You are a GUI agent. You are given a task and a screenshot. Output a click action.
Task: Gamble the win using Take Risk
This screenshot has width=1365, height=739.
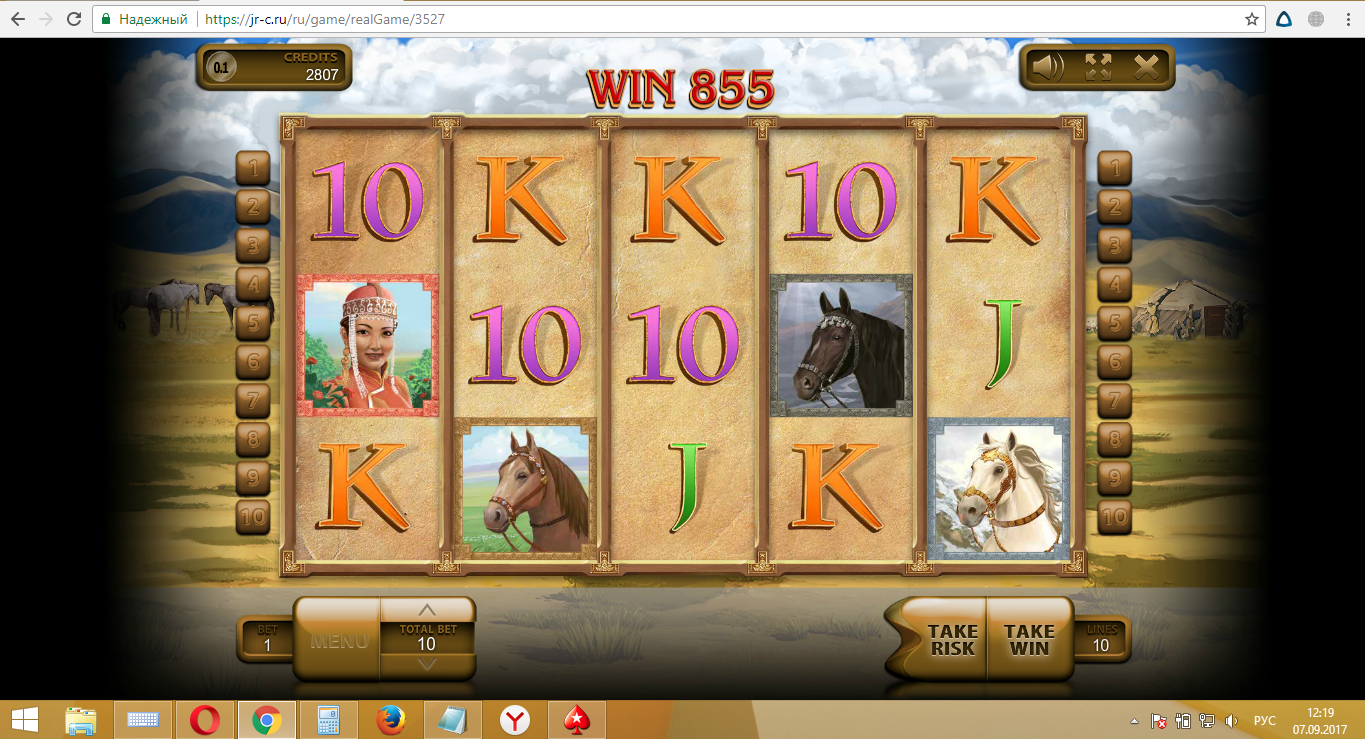[951, 640]
